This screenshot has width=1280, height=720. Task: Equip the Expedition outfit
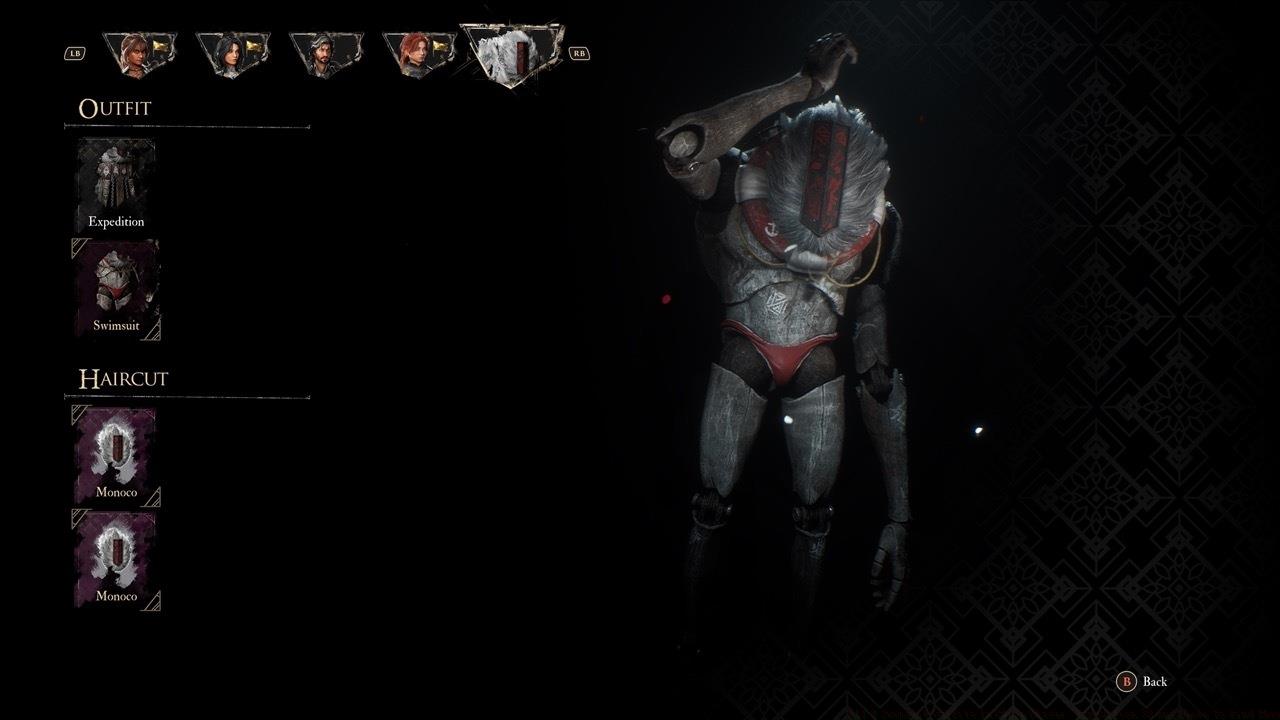(x=115, y=183)
